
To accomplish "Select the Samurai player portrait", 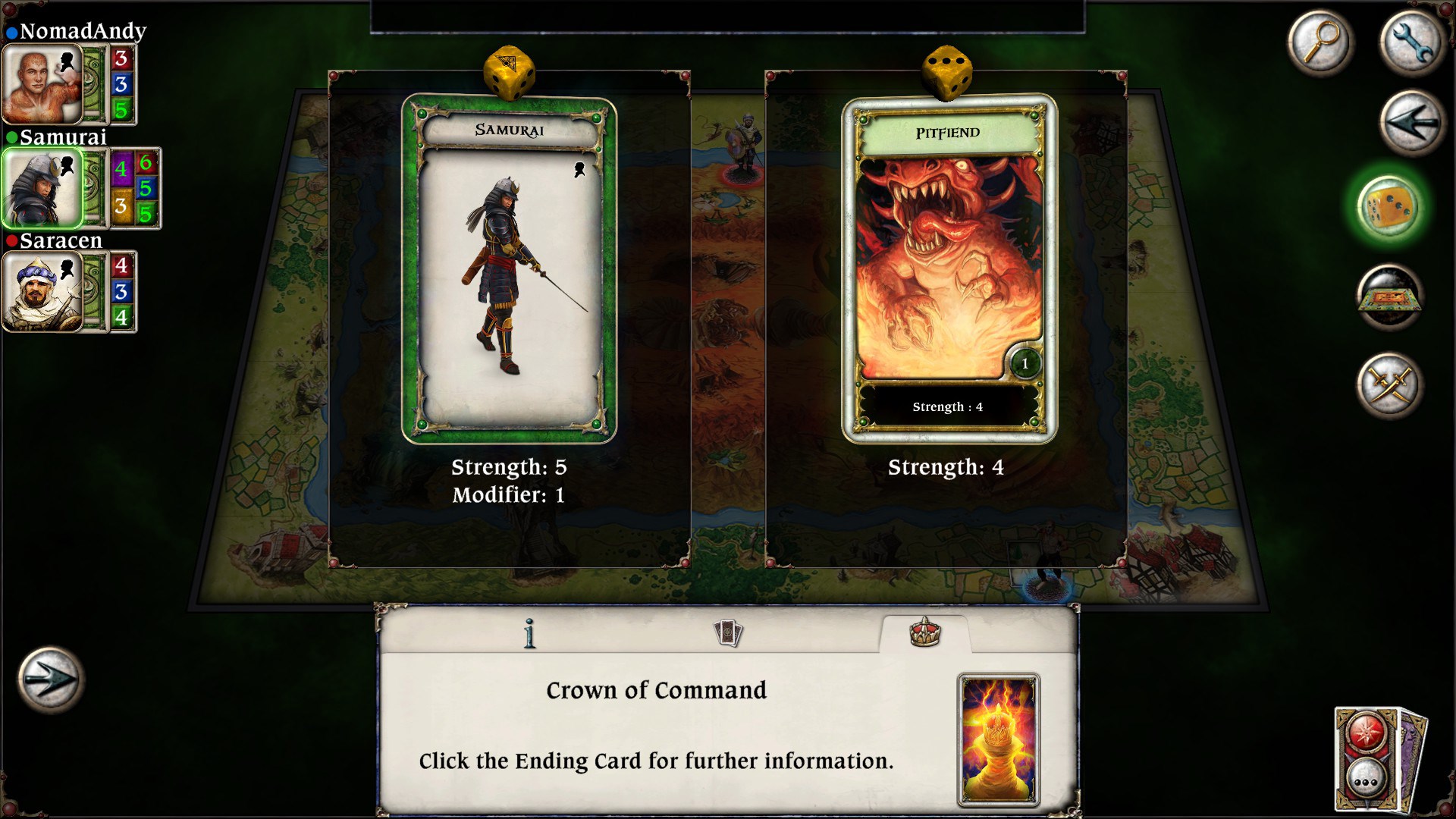I will [42, 188].
